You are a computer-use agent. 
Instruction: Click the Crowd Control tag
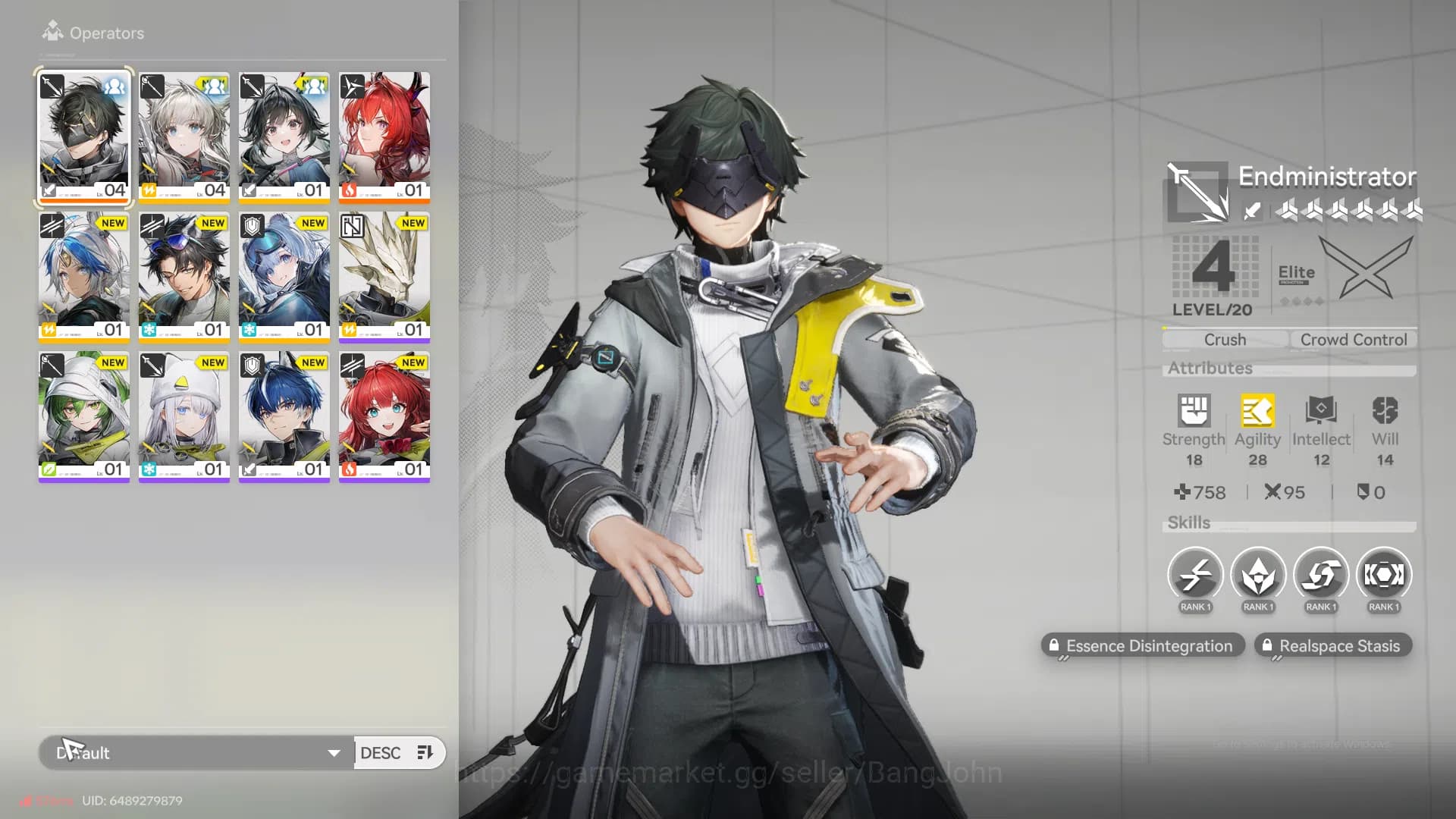point(1354,340)
